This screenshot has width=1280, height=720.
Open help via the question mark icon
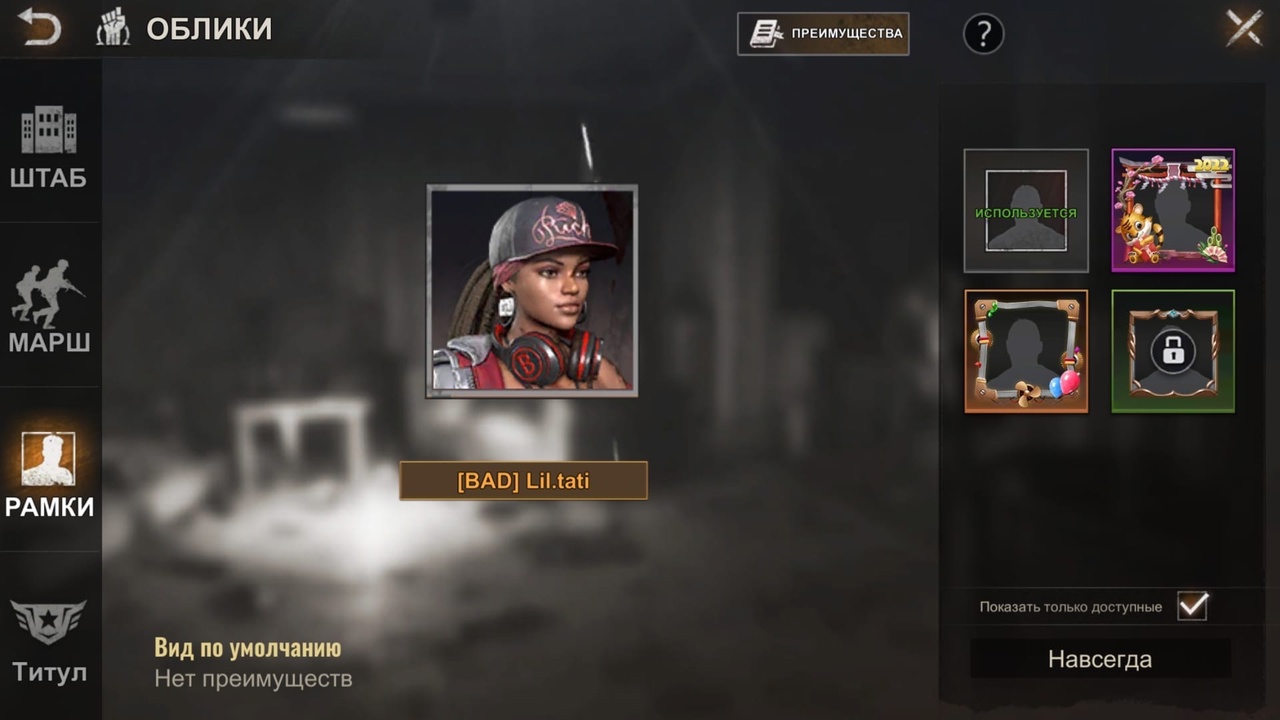(x=983, y=34)
